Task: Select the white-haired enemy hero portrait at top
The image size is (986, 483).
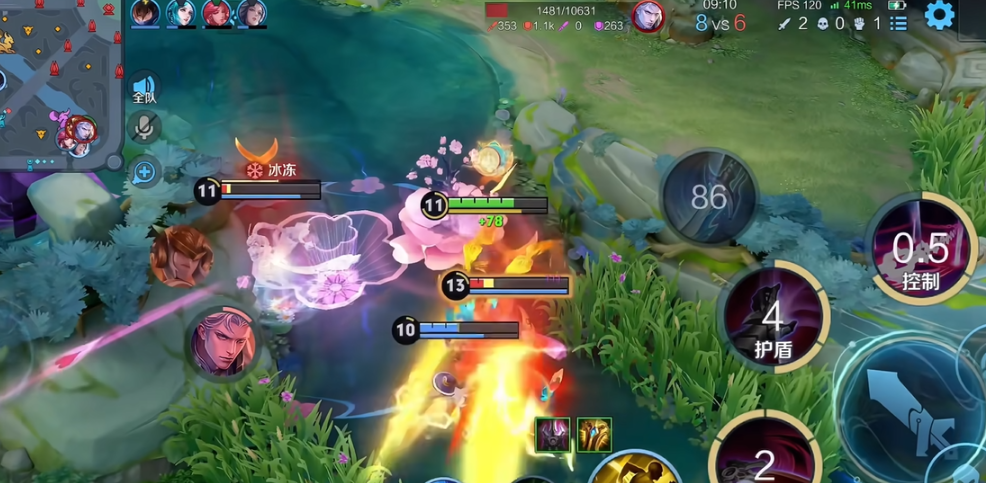Action: [648, 16]
